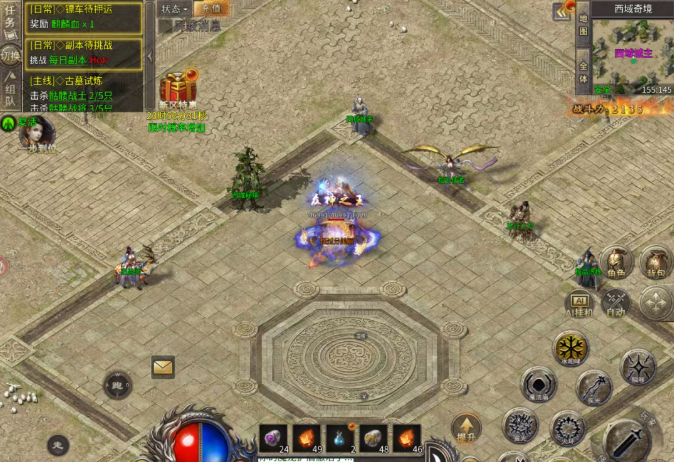Open the envelope mail icon

(163, 366)
